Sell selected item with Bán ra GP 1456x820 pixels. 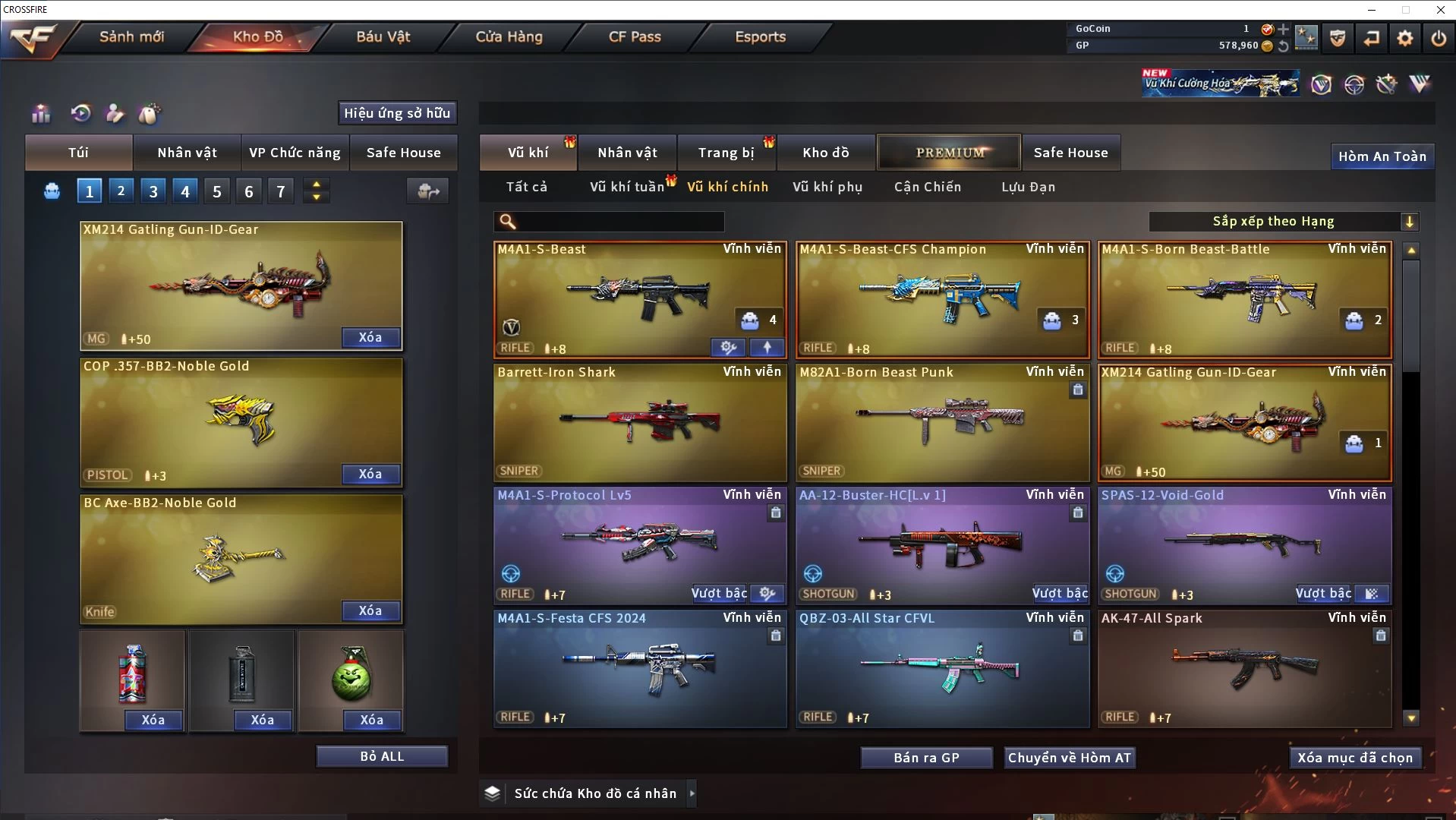click(x=926, y=758)
